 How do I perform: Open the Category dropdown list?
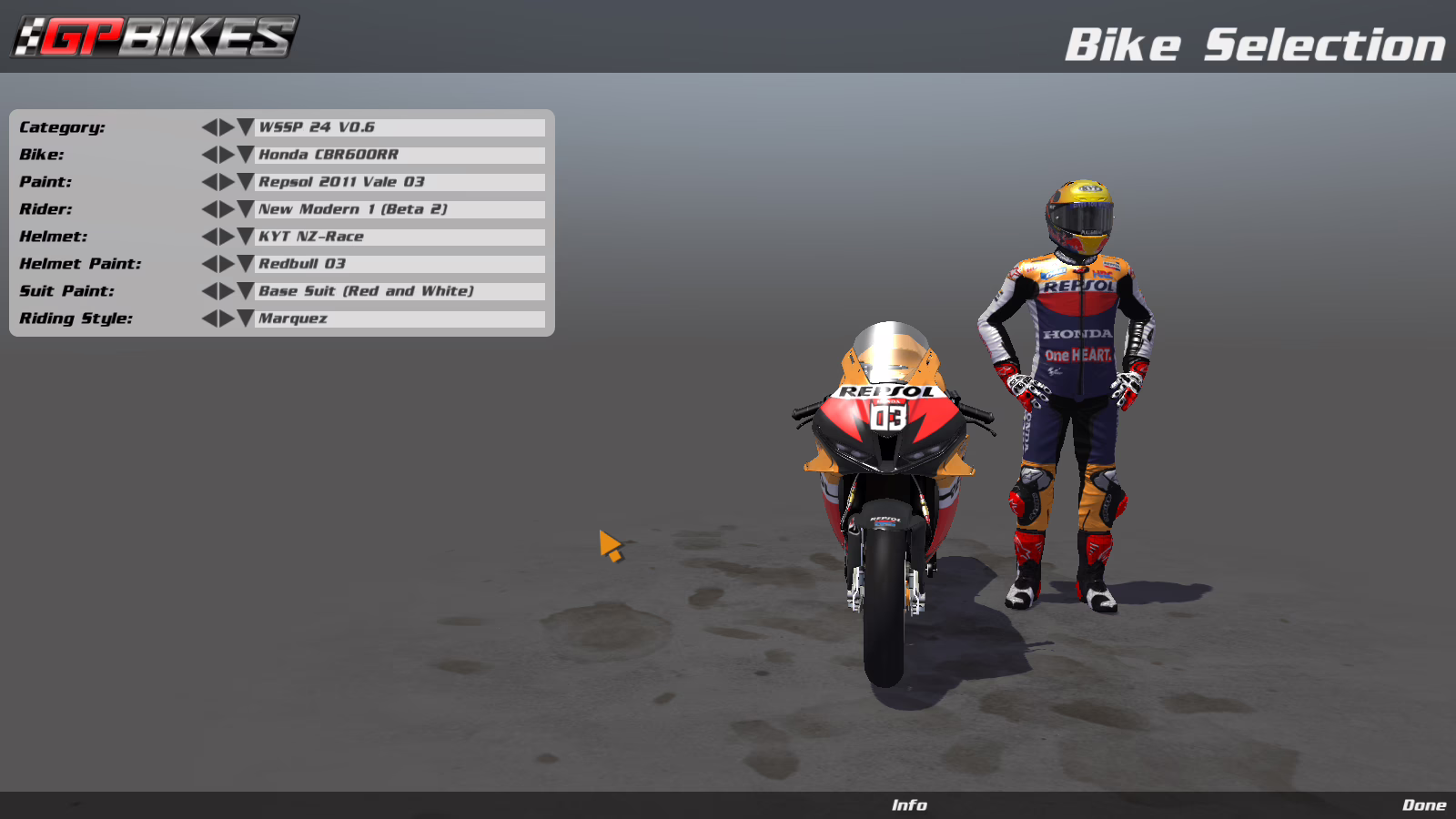(x=246, y=127)
